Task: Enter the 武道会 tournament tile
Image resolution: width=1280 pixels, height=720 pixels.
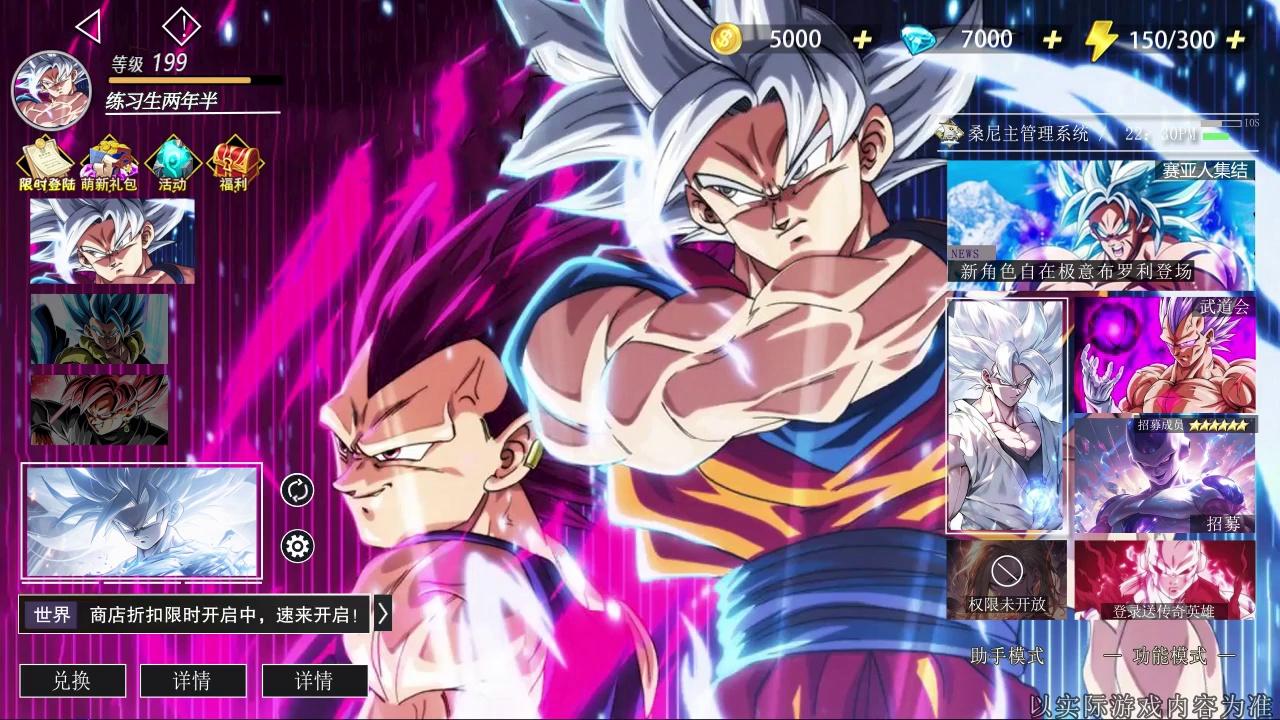Action: pyautogui.click(x=1164, y=355)
